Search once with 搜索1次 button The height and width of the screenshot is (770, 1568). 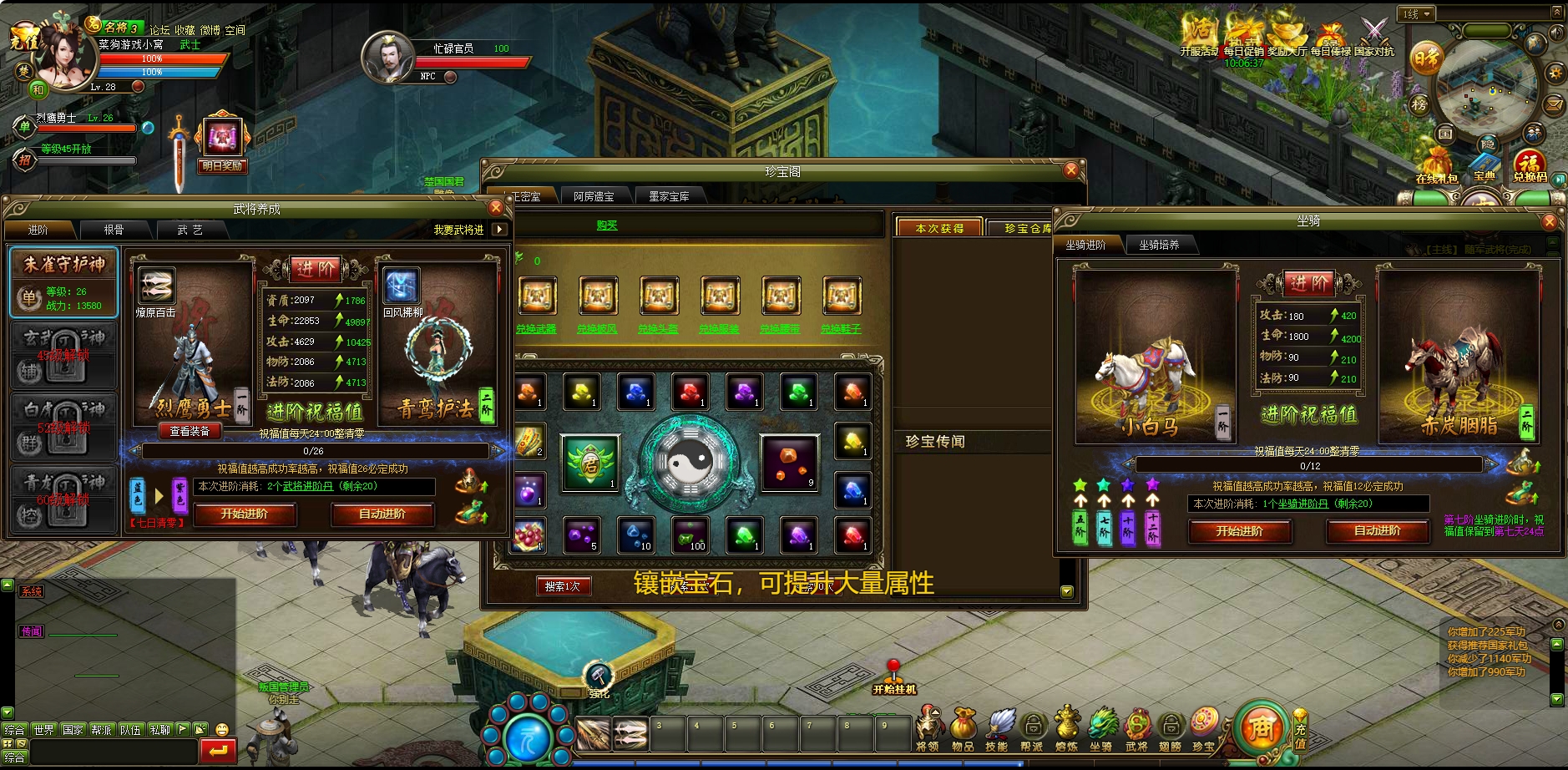[563, 586]
